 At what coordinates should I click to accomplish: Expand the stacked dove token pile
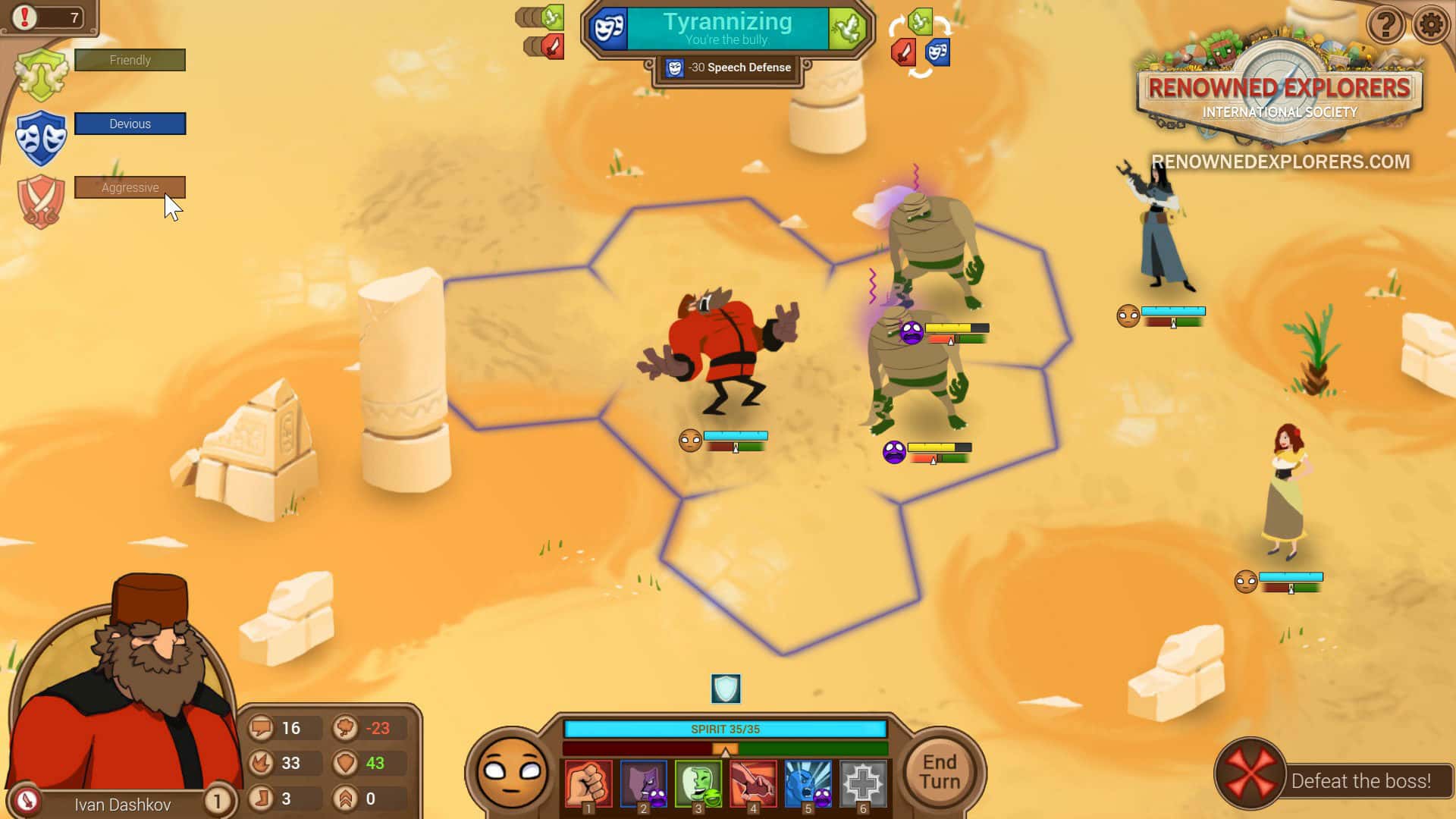(540, 17)
